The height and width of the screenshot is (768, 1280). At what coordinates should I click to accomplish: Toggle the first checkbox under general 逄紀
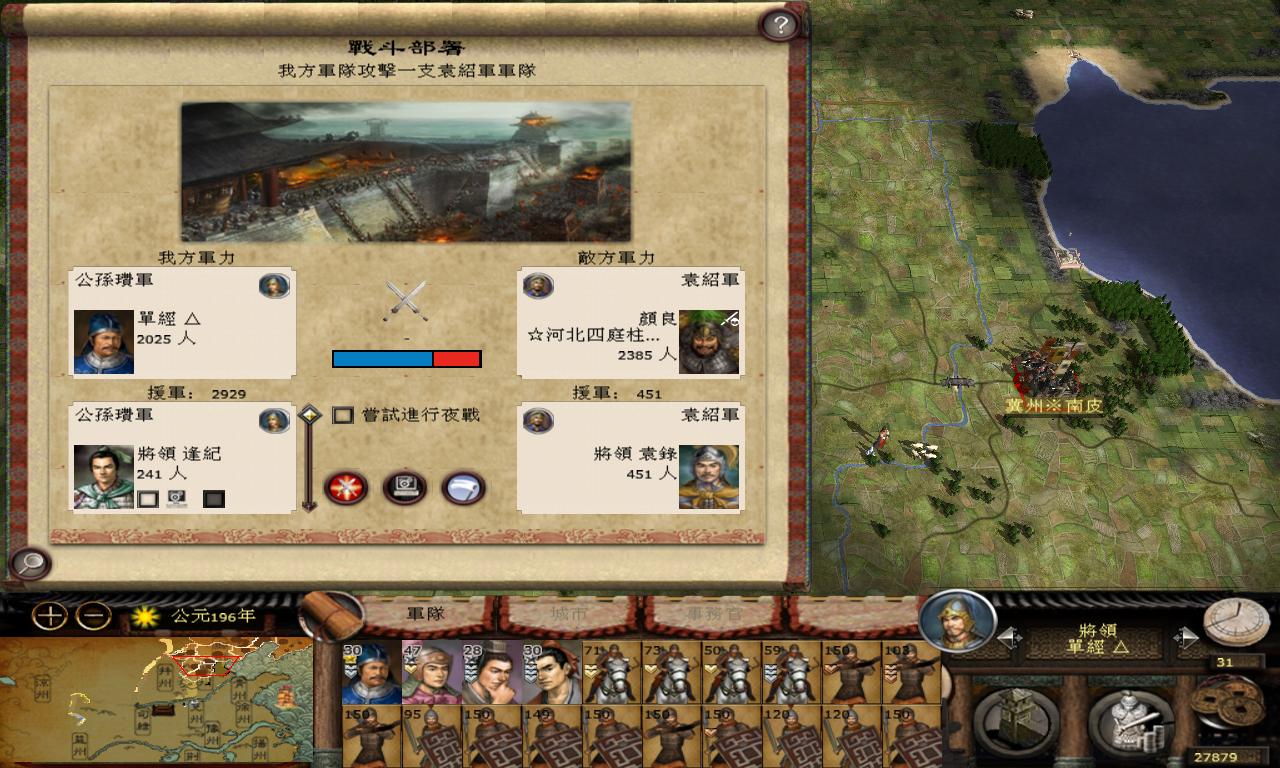click(x=149, y=498)
